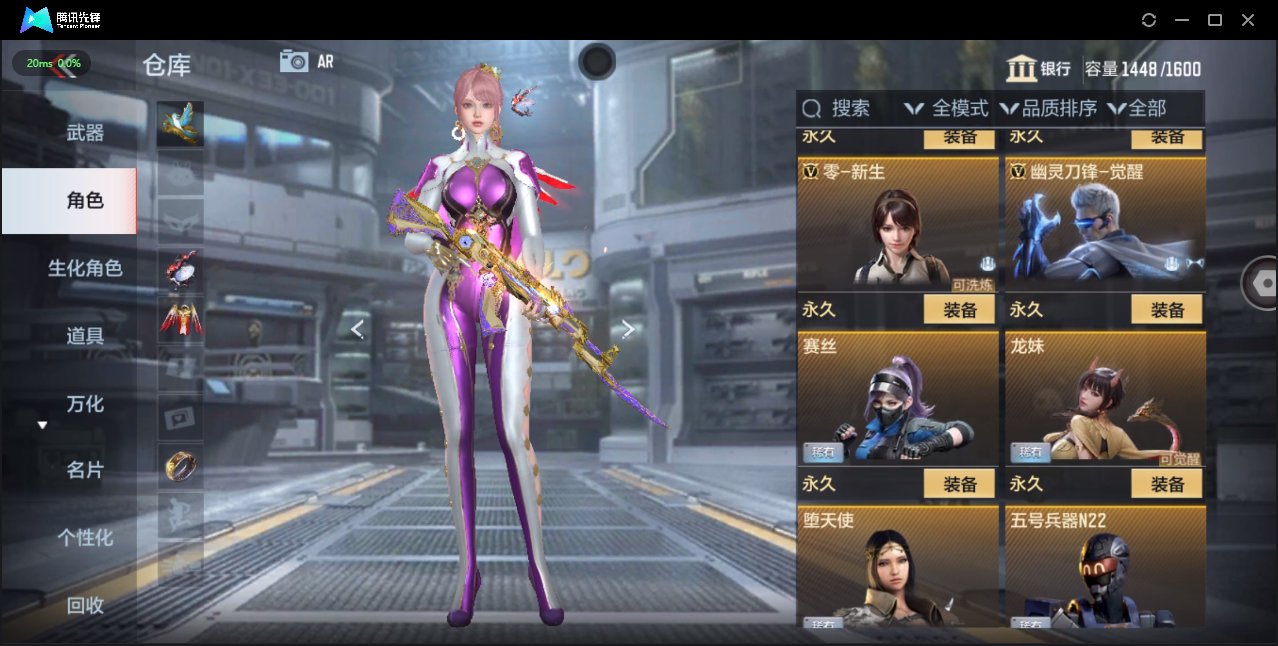Image resolution: width=1278 pixels, height=646 pixels.
Task: Open the 全模式 mode filter dropdown
Action: coord(946,108)
